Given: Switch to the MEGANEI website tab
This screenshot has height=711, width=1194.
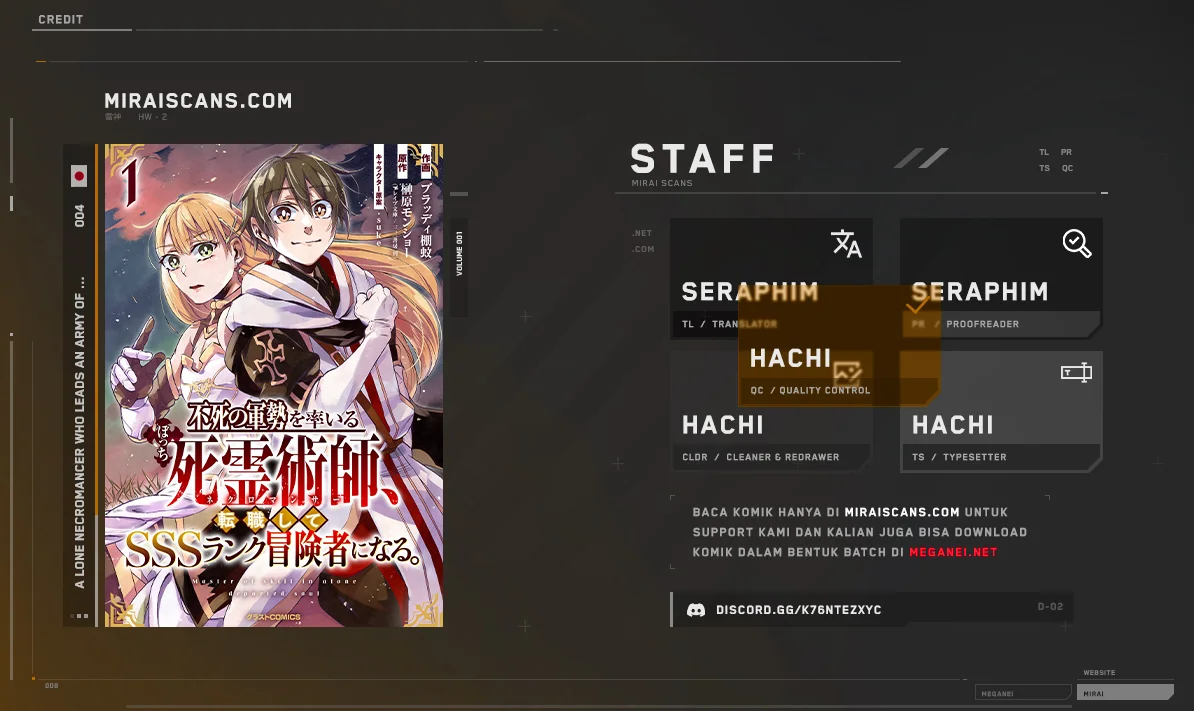Looking at the screenshot, I should (x=1022, y=692).
